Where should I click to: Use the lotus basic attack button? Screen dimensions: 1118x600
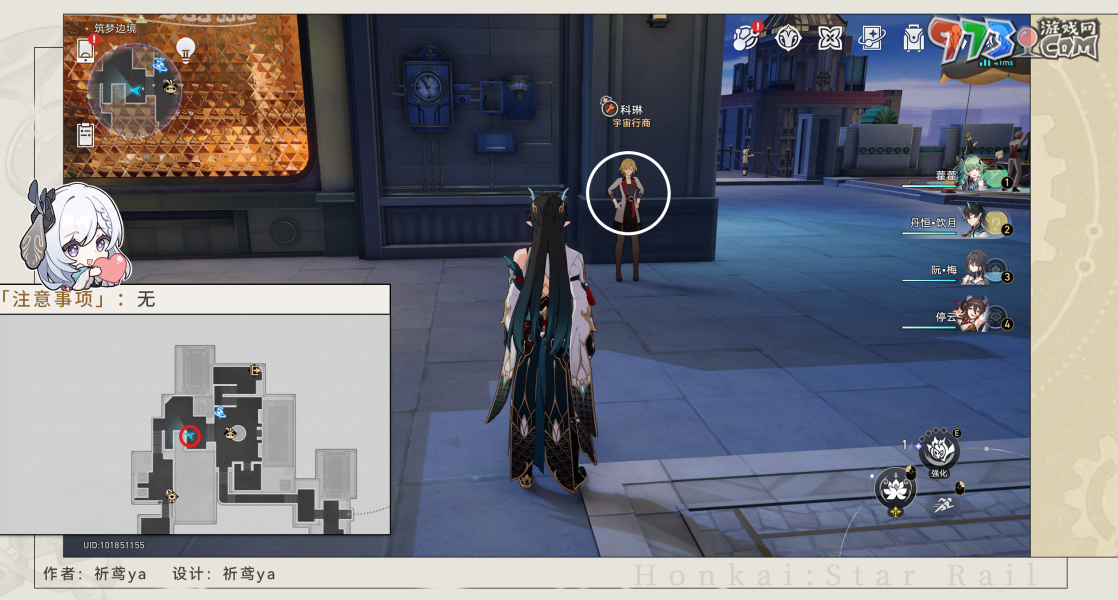point(893,489)
